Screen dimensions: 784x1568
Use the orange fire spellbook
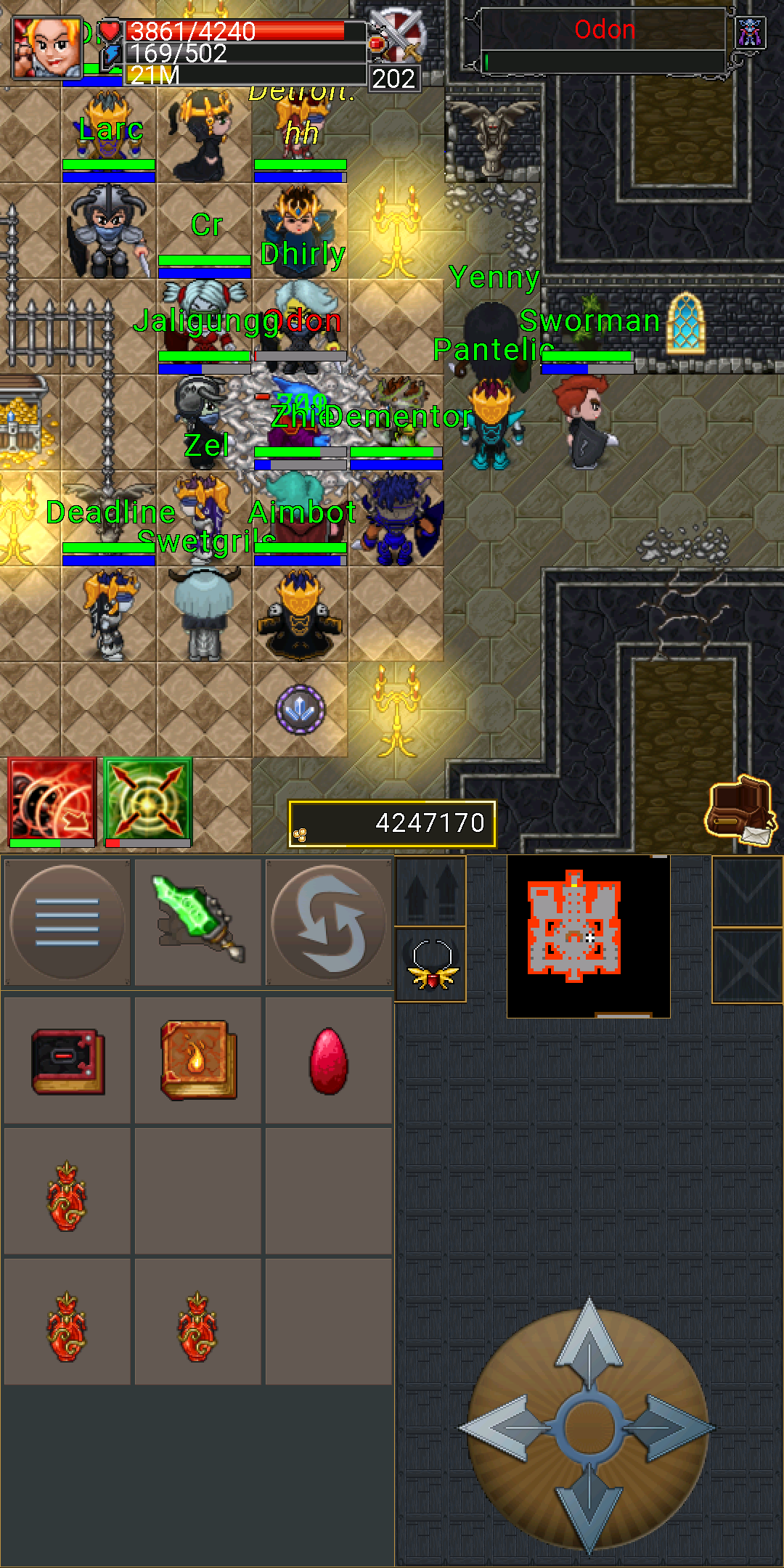tap(198, 1060)
